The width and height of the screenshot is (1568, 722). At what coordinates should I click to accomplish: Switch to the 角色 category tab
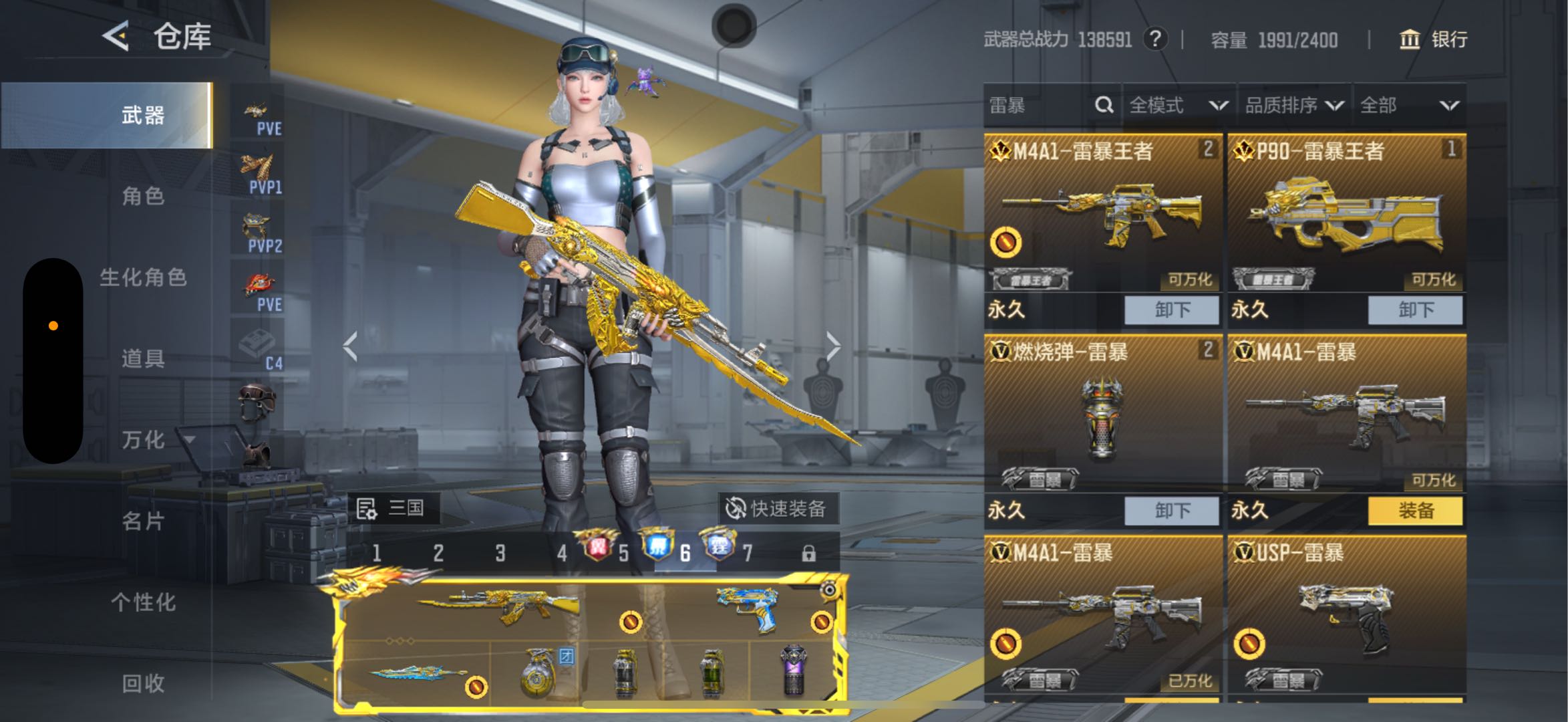(x=143, y=196)
